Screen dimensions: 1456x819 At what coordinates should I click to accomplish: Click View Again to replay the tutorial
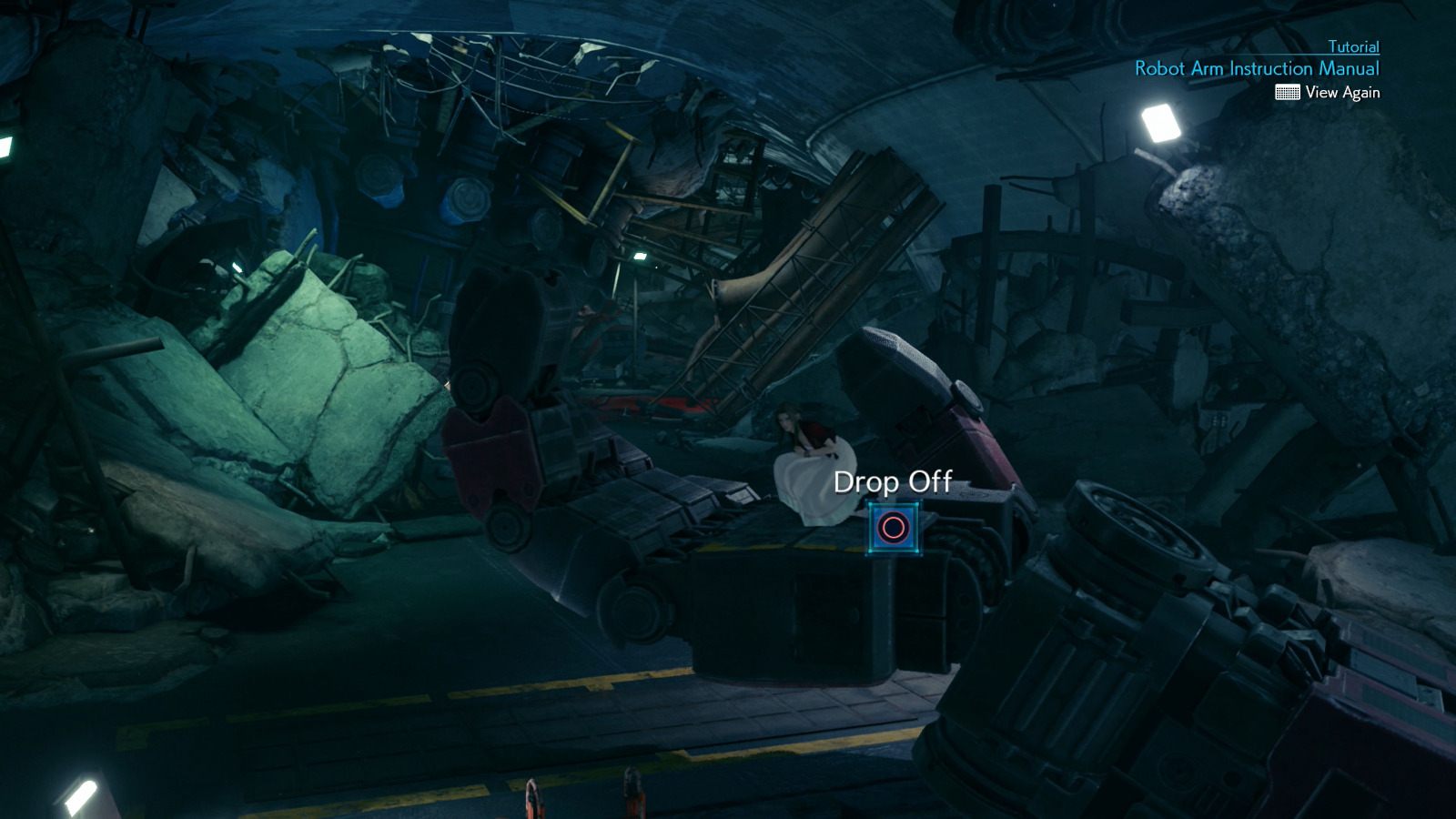1341,92
